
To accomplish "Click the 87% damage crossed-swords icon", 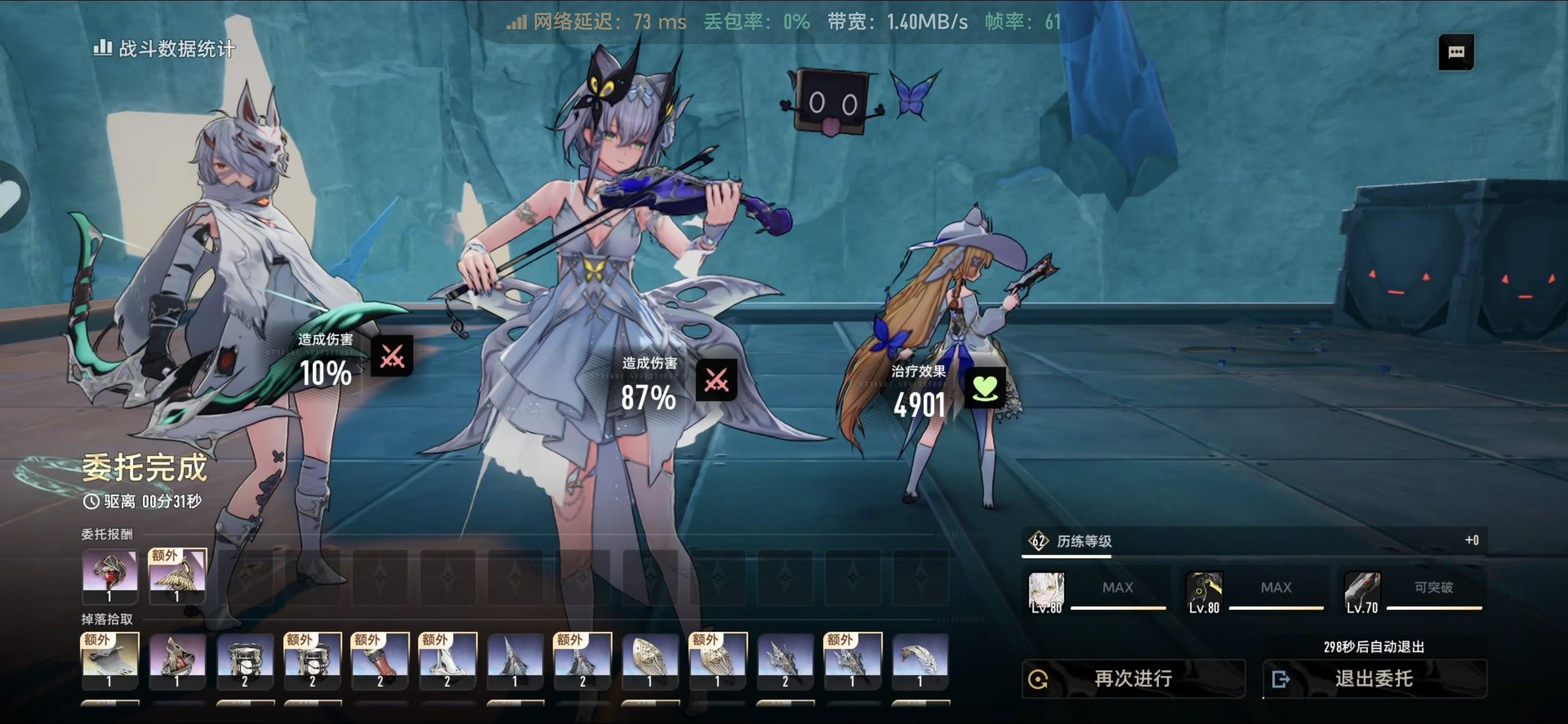I will pyautogui.click(x=716, y=380).
